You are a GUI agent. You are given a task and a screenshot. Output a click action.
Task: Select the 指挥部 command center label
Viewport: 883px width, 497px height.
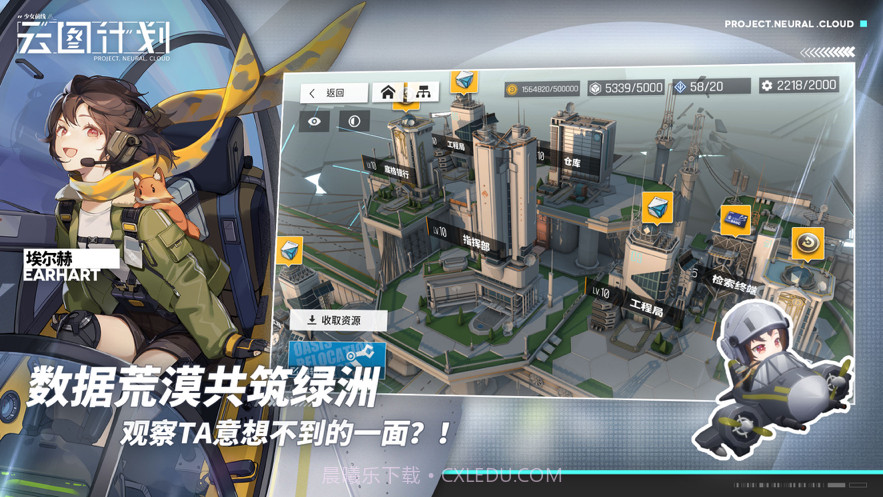[474, 240]
